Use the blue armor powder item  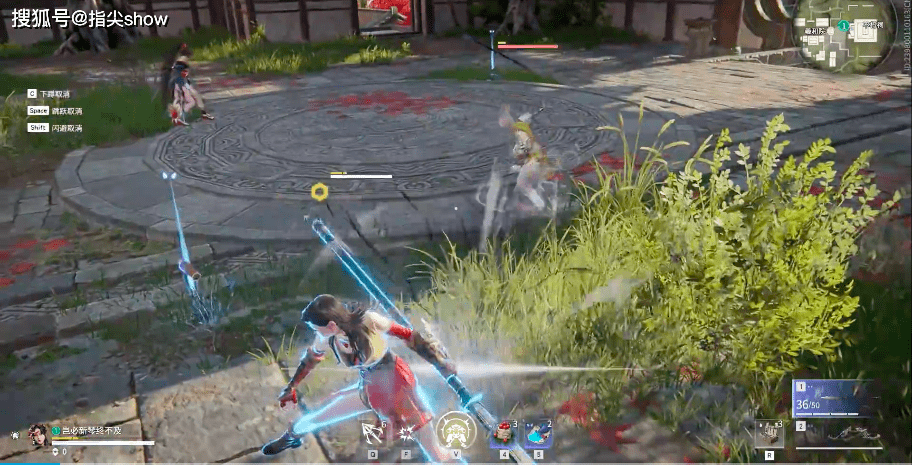click(538, 433)
